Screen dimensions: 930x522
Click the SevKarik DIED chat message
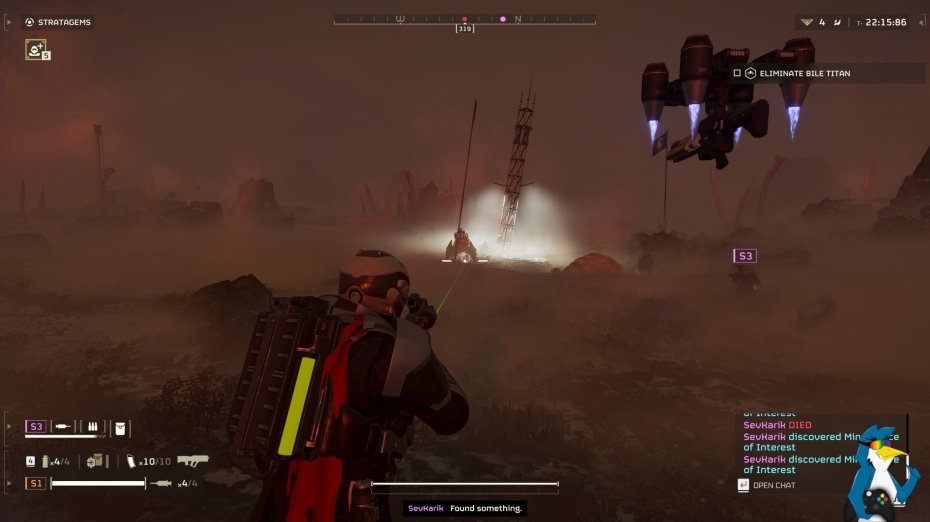tap(777, 425)
